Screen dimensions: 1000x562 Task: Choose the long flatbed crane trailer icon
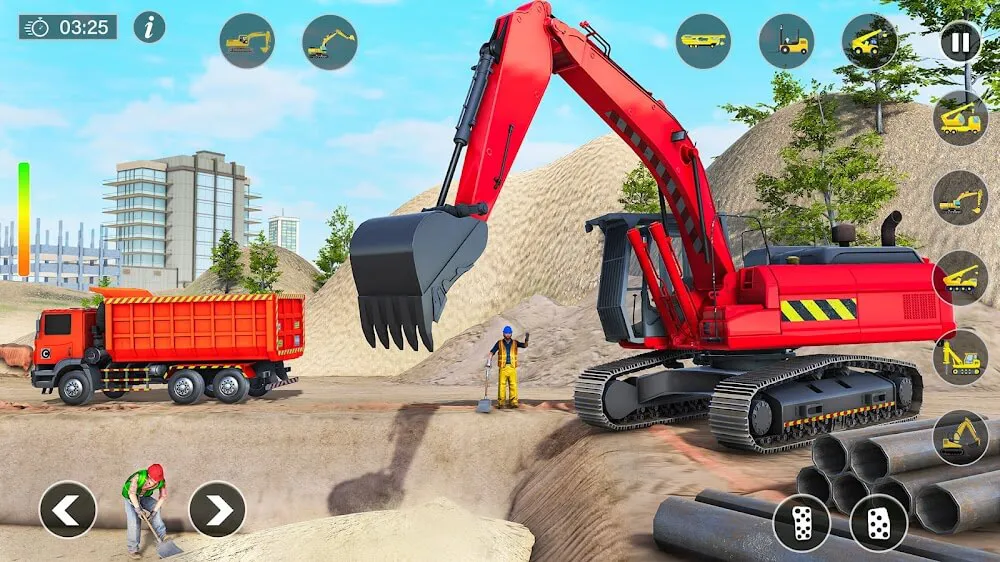click(x=703, y=41)
